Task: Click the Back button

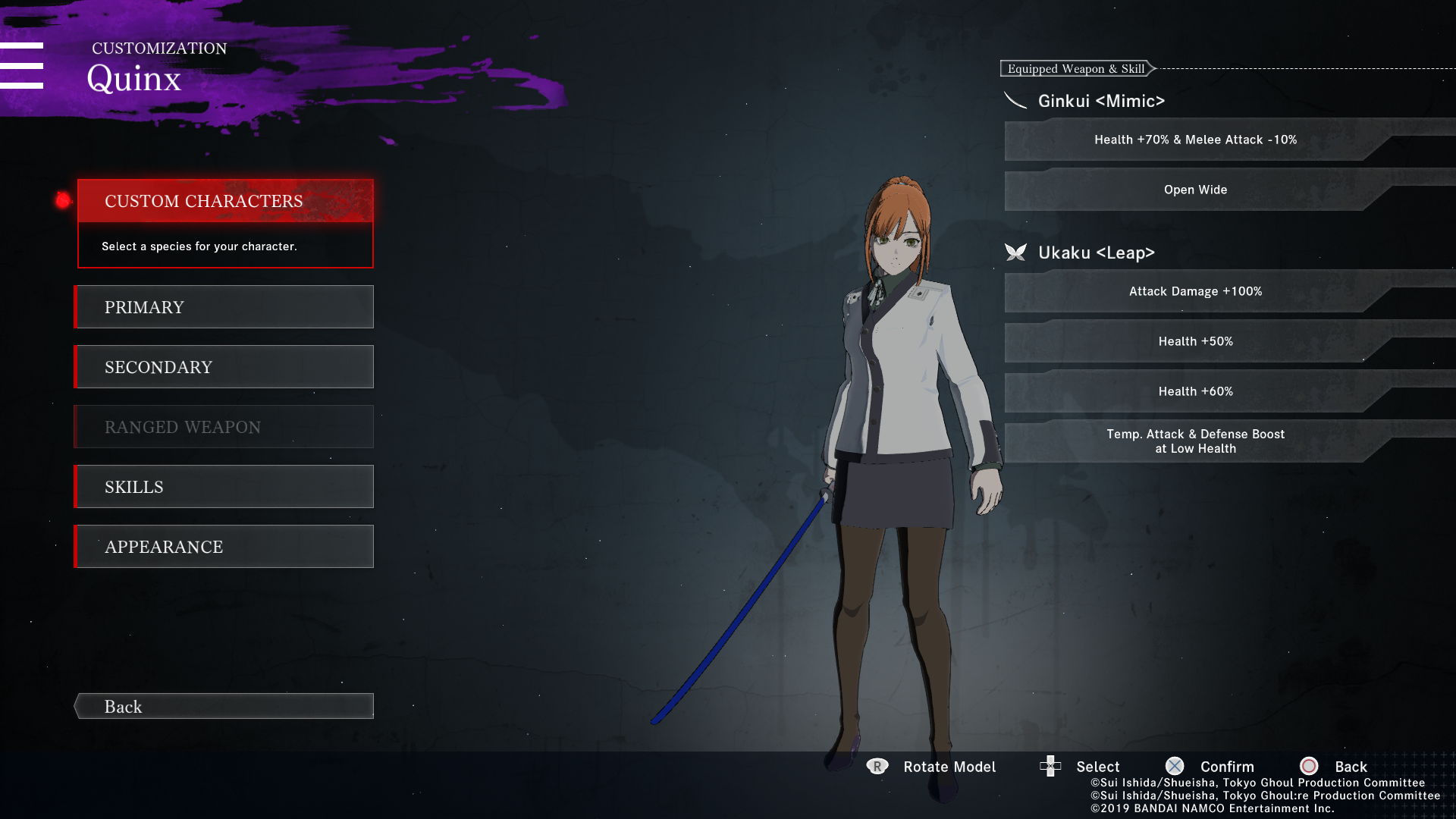Action: point(225,707)
